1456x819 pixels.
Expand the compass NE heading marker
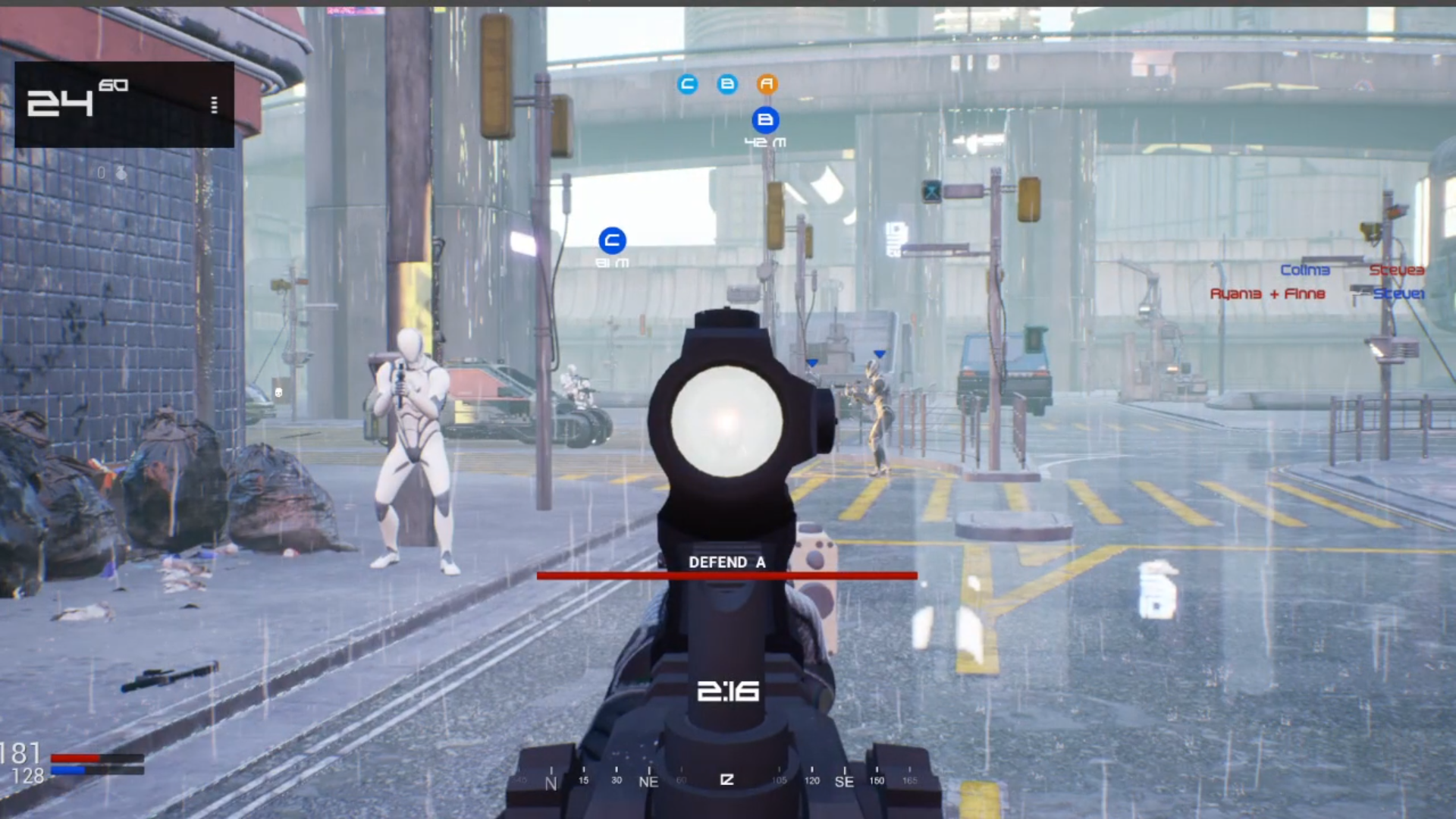pyautogui.click(x=648, y=780)
